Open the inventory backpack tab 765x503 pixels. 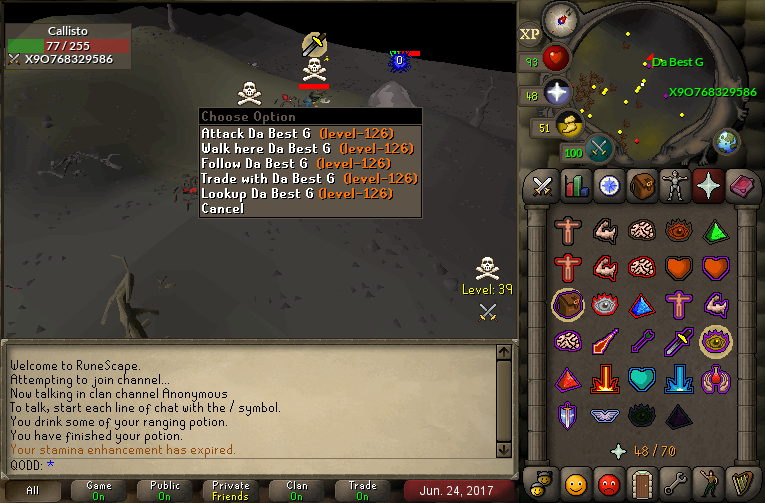(x=640, y=186)
